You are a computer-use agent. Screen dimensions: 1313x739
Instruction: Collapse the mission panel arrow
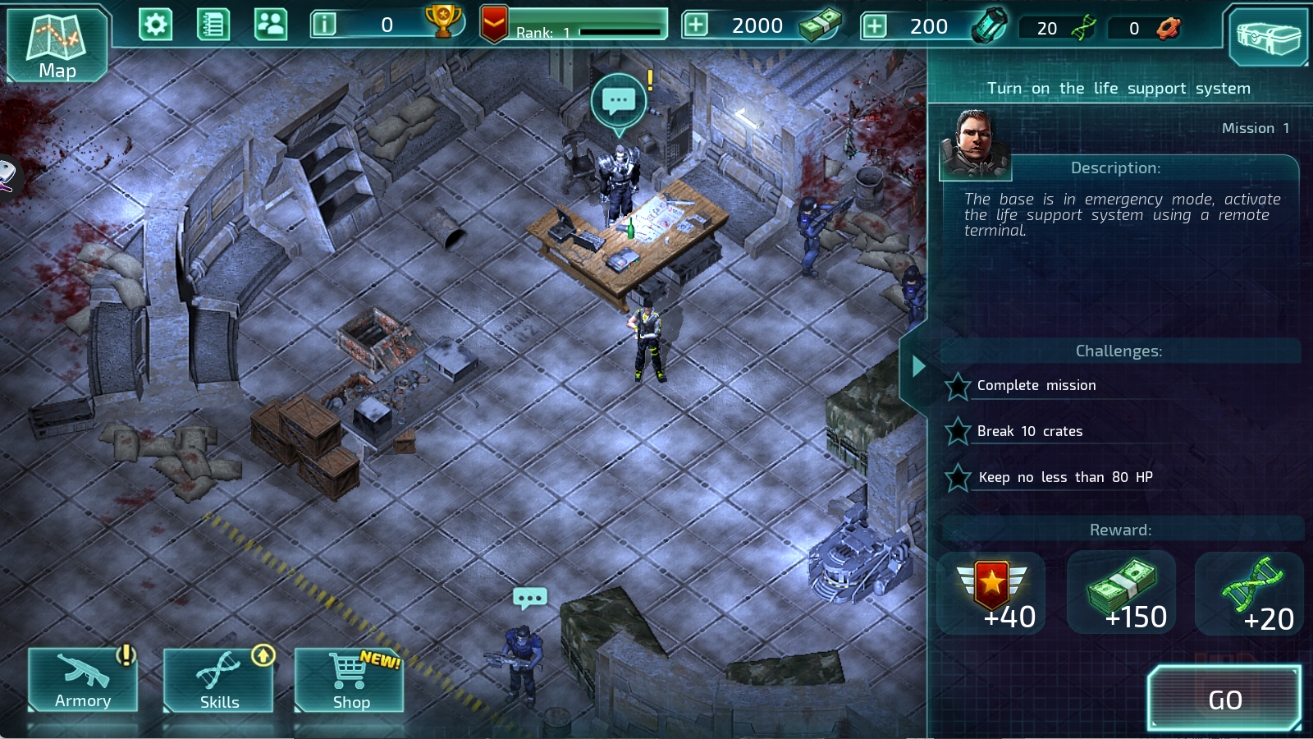(918, 367)
